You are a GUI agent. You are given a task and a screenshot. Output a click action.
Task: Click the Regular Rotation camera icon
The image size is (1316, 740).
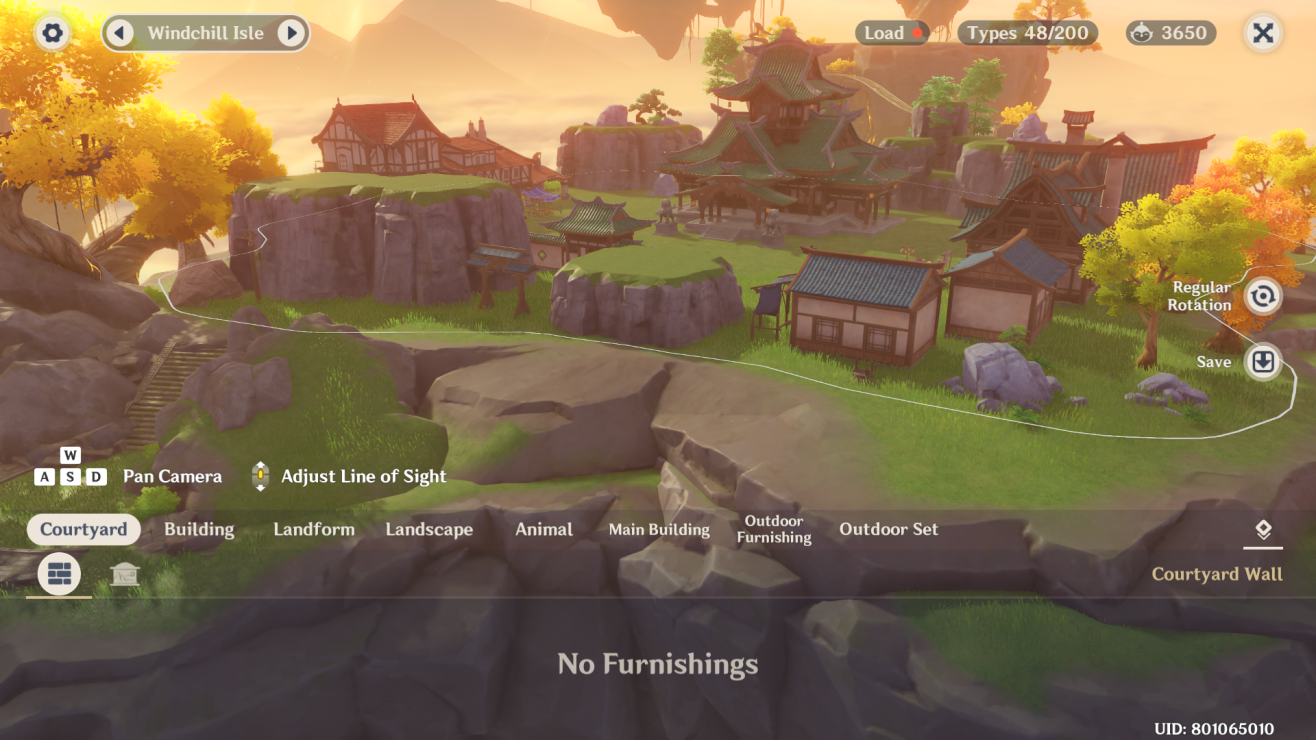click(1262, 297)
